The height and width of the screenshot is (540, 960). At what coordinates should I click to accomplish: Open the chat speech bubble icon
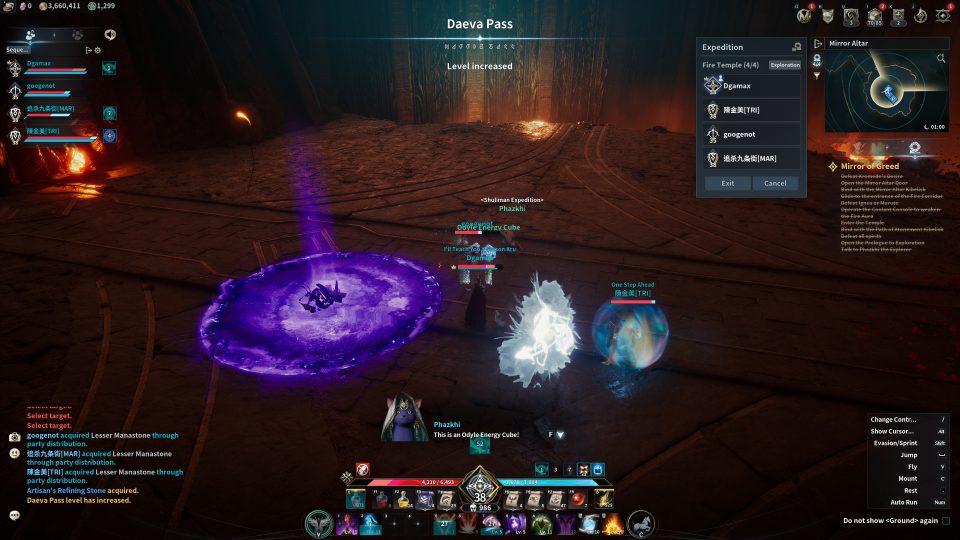15,515
